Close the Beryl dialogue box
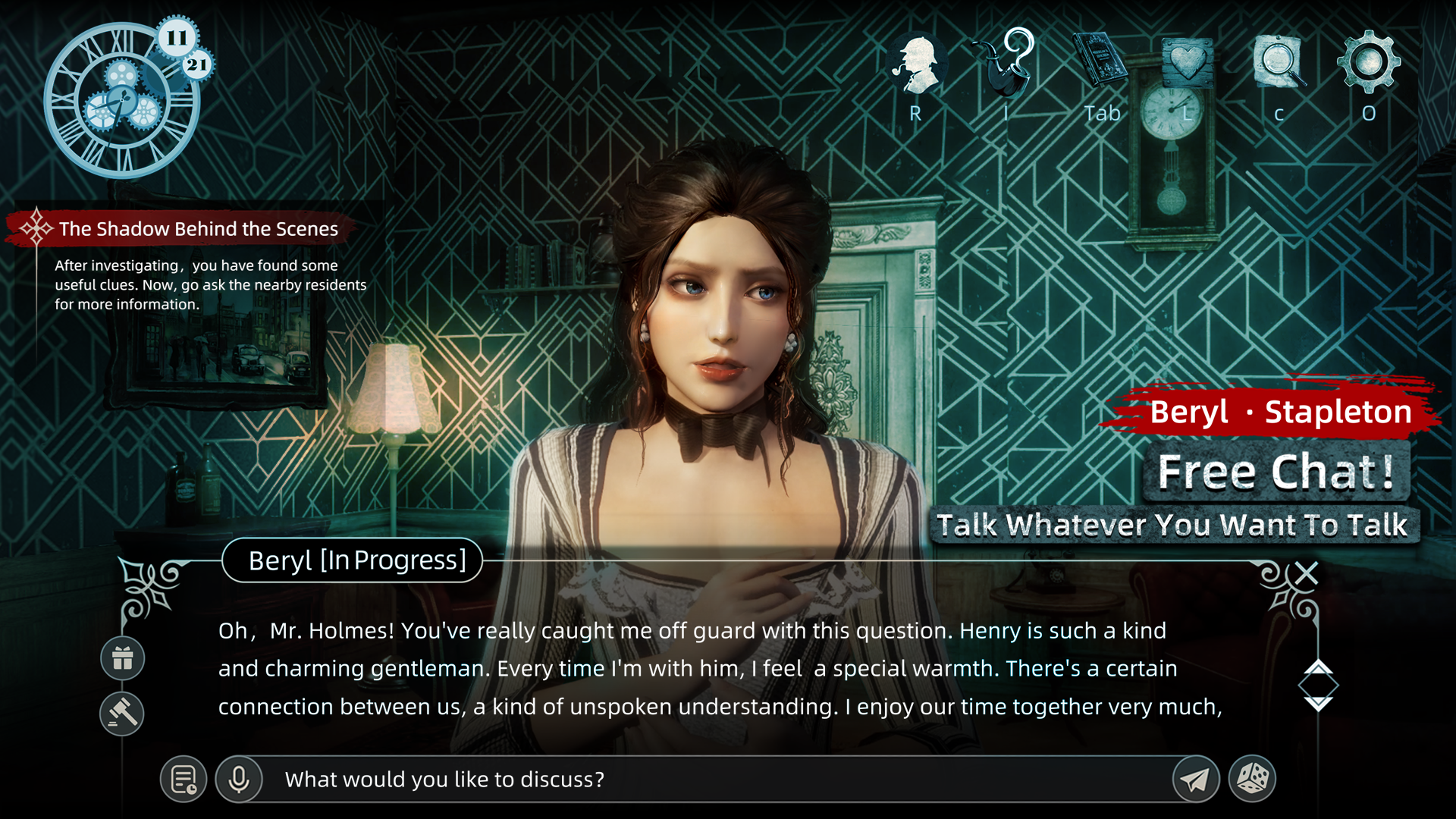 point(1307,573)
